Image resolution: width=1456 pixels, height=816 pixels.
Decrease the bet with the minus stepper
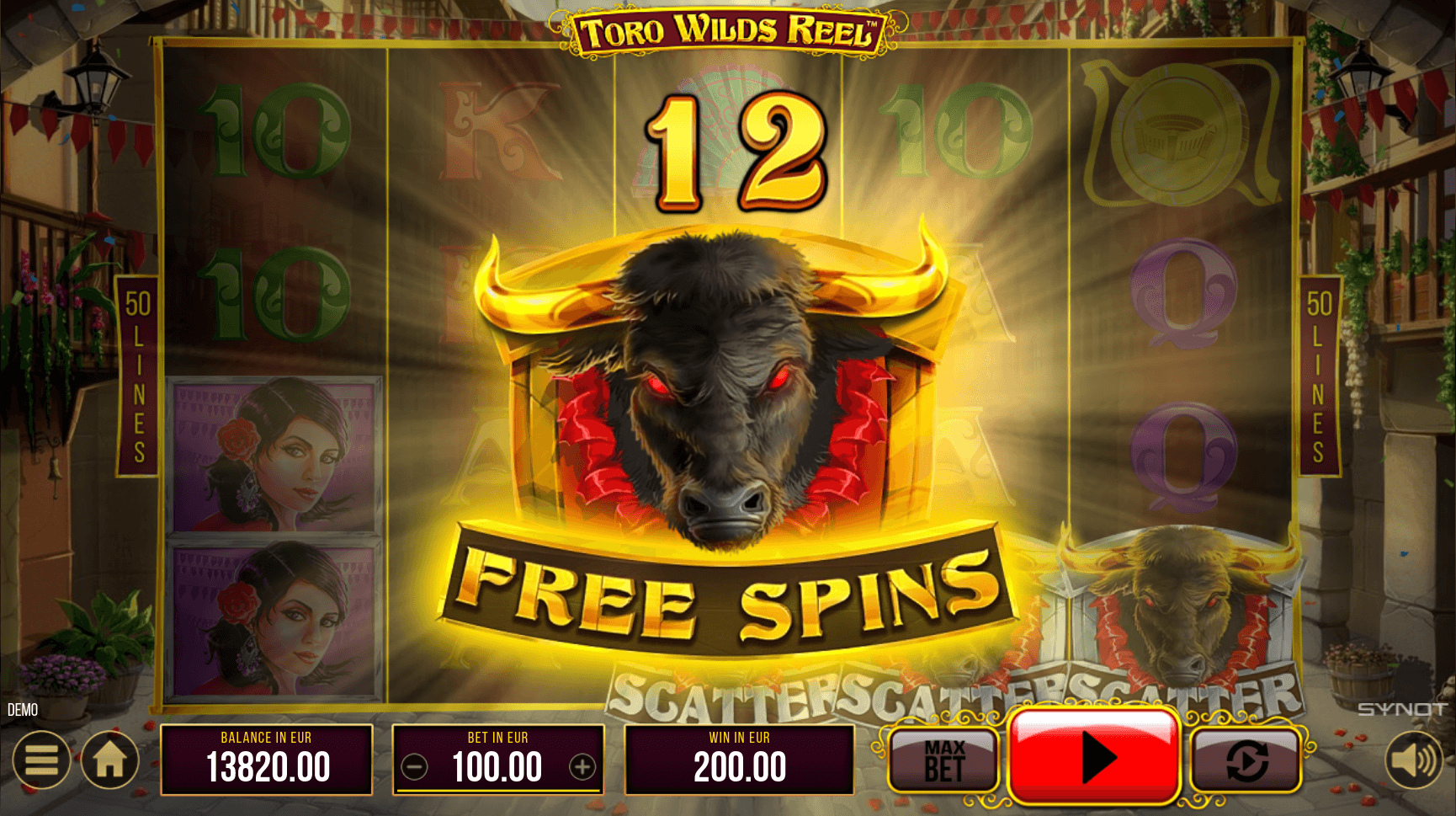[415, 766]
